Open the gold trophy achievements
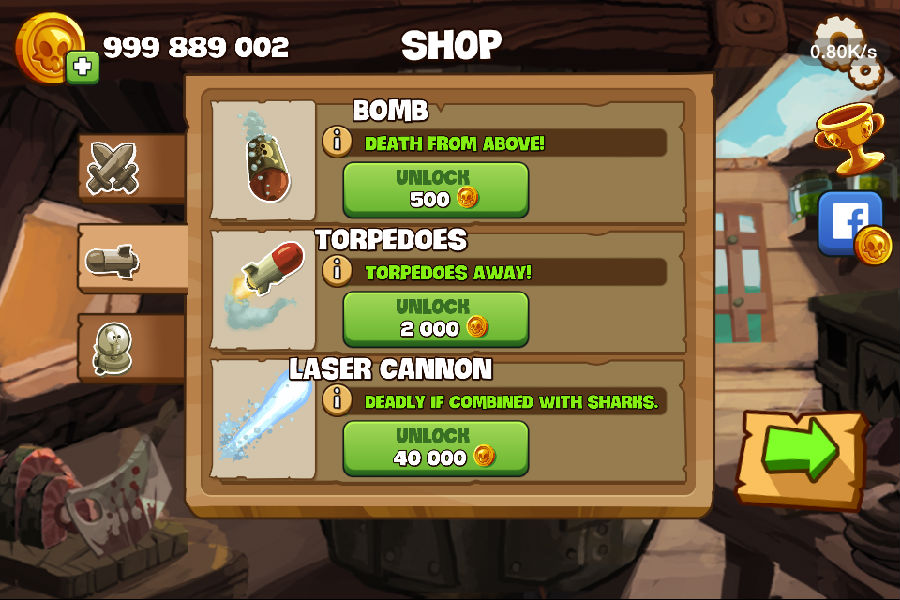 pyautogui.click(x=848, y=136)
